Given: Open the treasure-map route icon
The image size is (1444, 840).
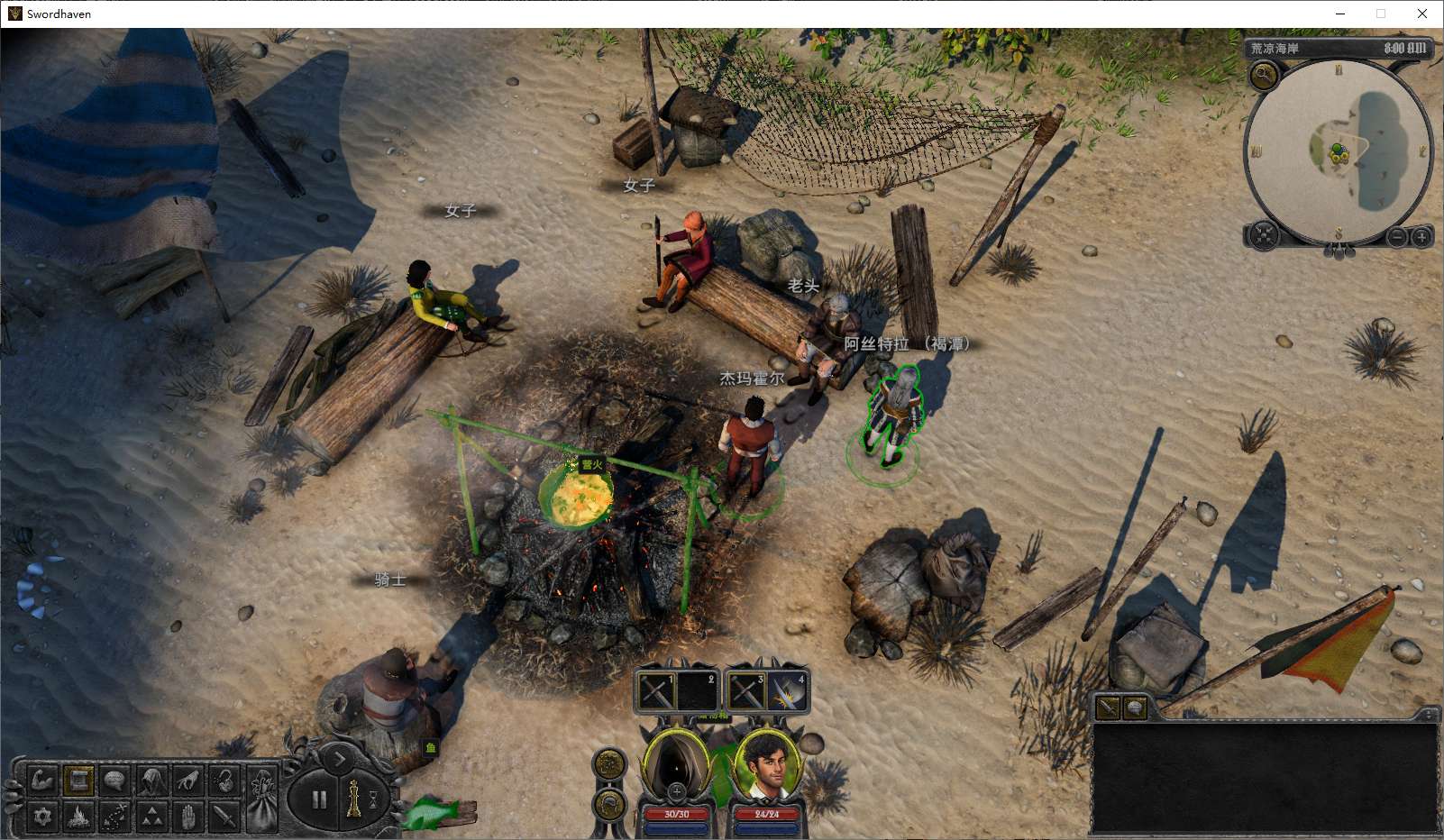Looking at the screenshot, I should [x=114, y=817].
